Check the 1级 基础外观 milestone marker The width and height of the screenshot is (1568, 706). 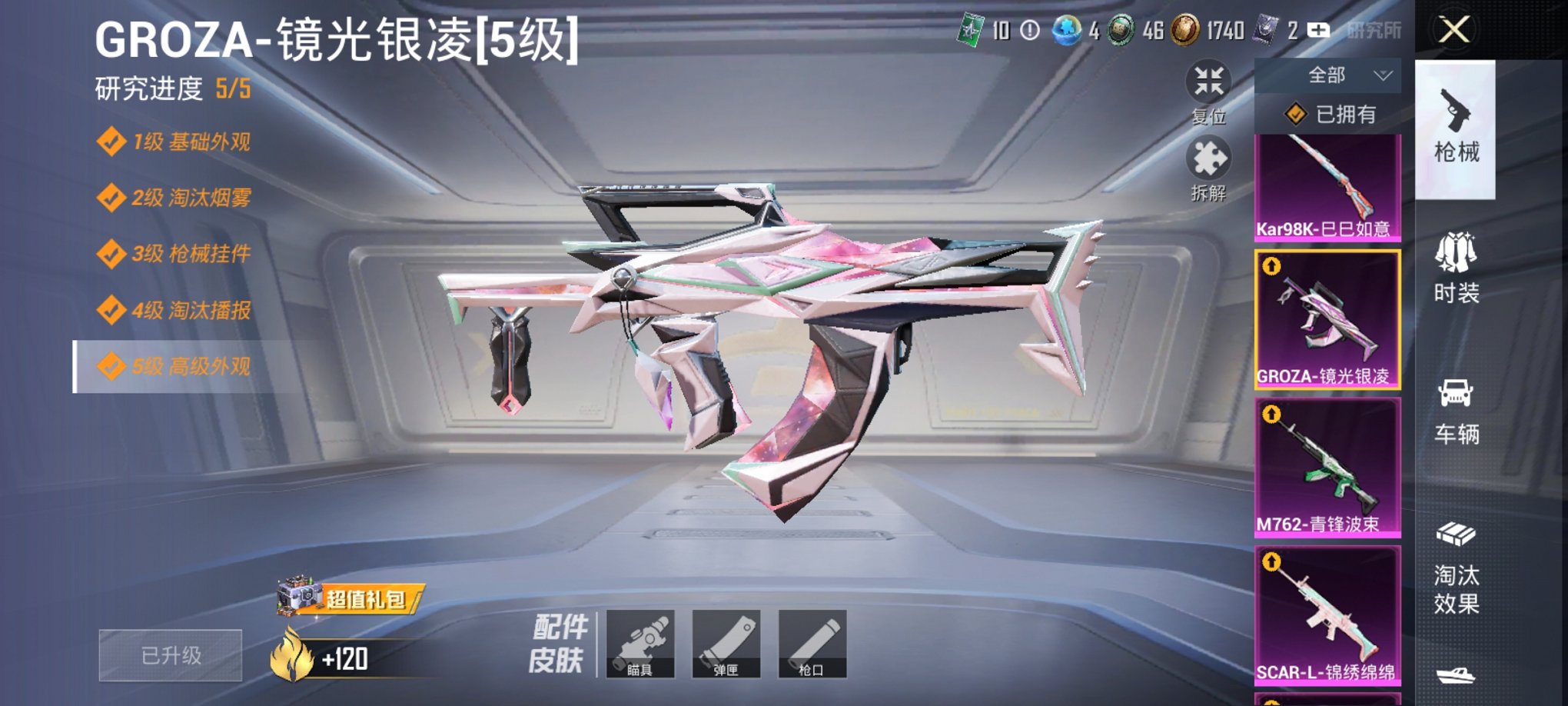[114, 141]
